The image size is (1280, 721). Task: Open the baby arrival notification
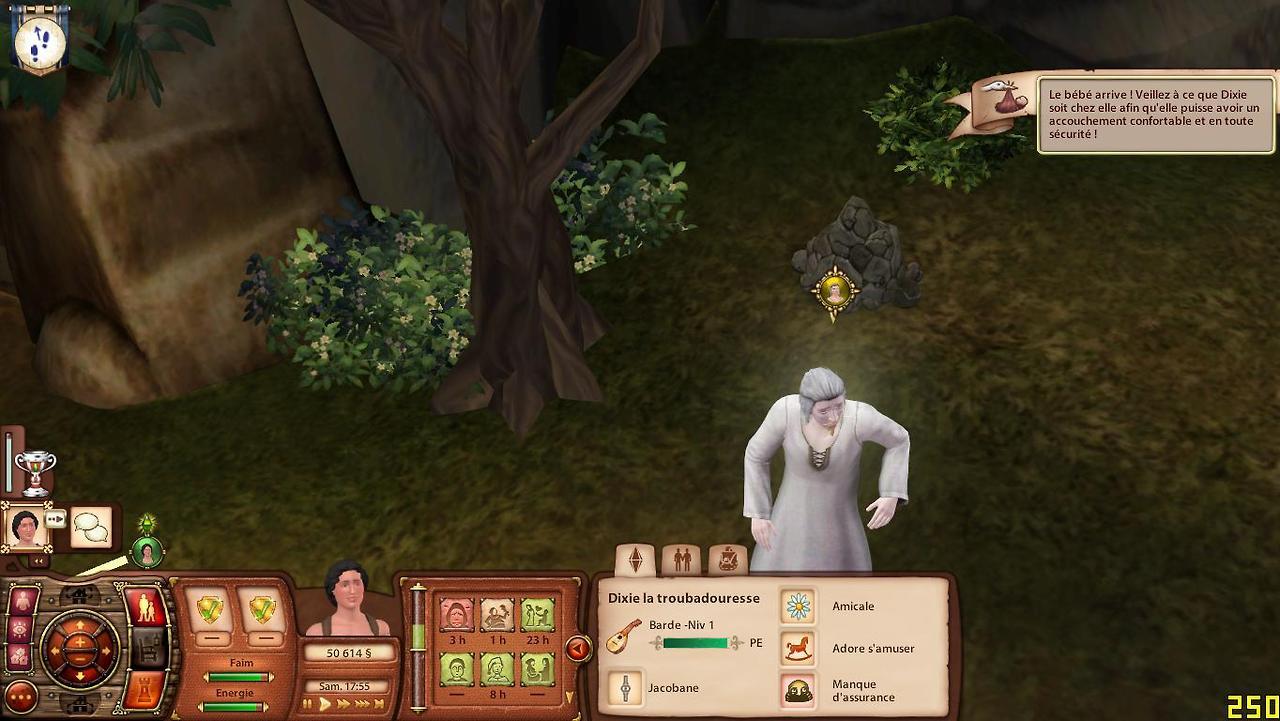pyautogui.click(x=1155, y=115)
